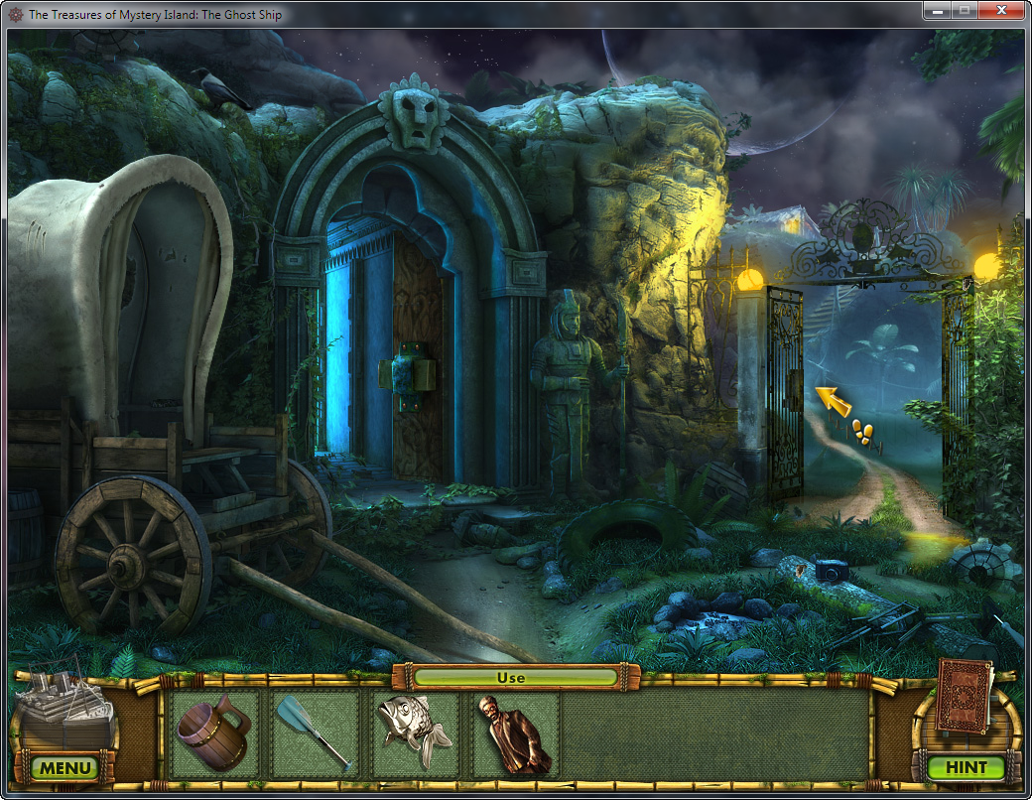The width and height of the screenshot is (1032, 800).
Task: Select the wooden mug inventory slot
Action: pyautogui.click(x=214, y=733)
